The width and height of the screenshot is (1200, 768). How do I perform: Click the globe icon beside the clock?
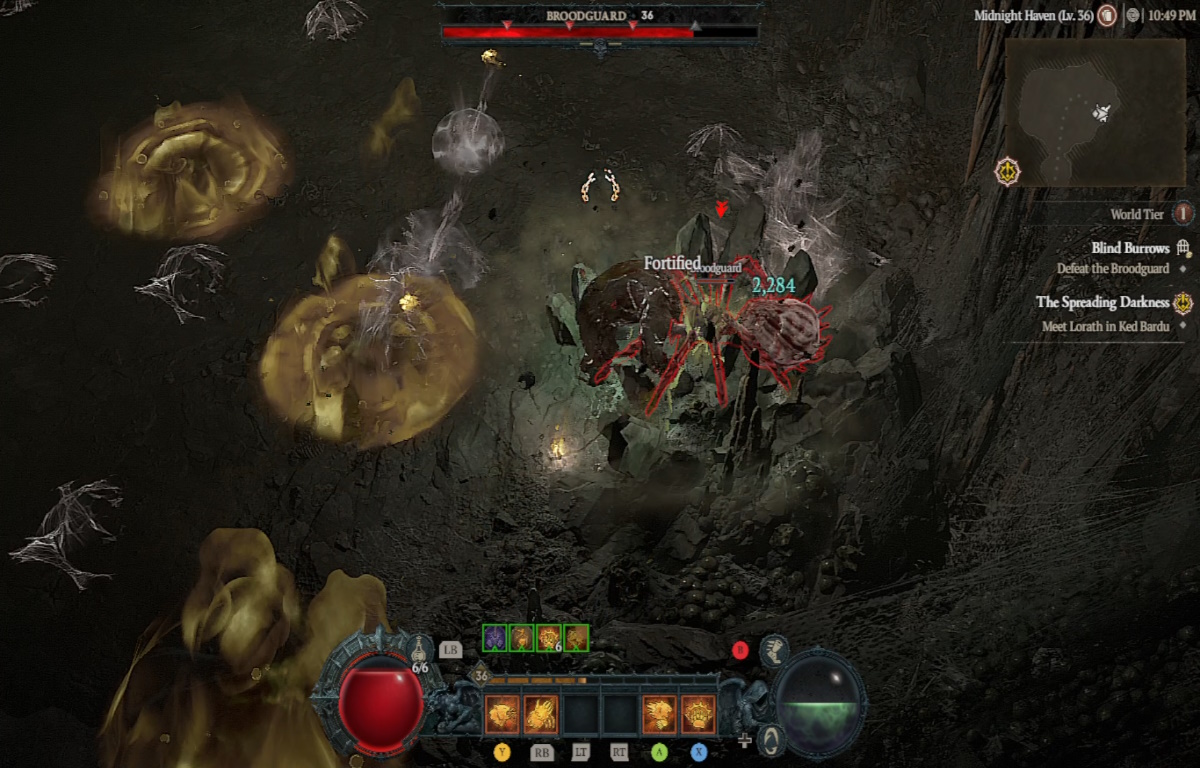click(1132, 16)
